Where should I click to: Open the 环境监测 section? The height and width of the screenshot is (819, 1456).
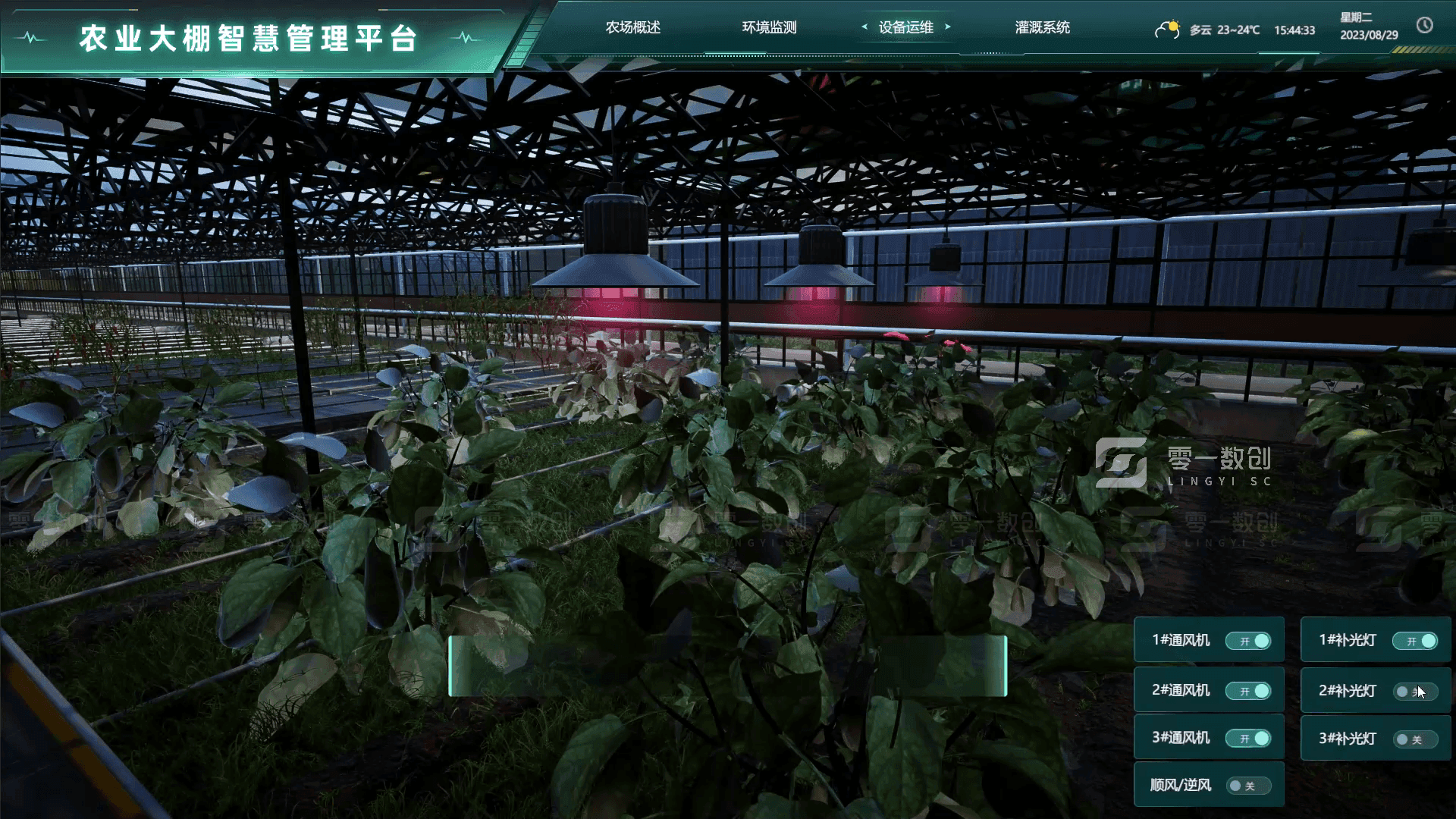pyautogui.click(x=768, y=27)
